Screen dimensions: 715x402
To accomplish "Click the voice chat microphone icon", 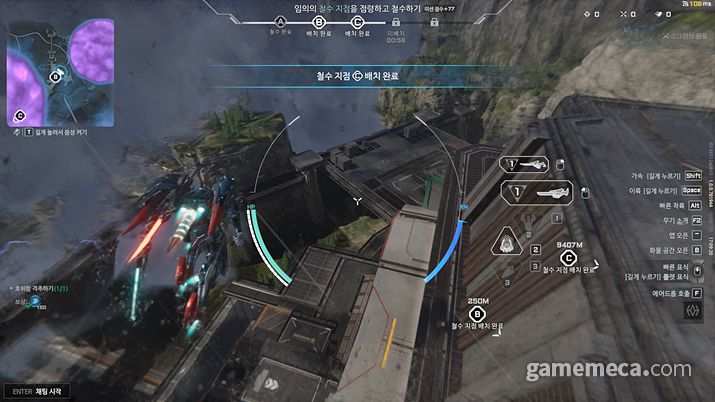I will coord(17,131).
